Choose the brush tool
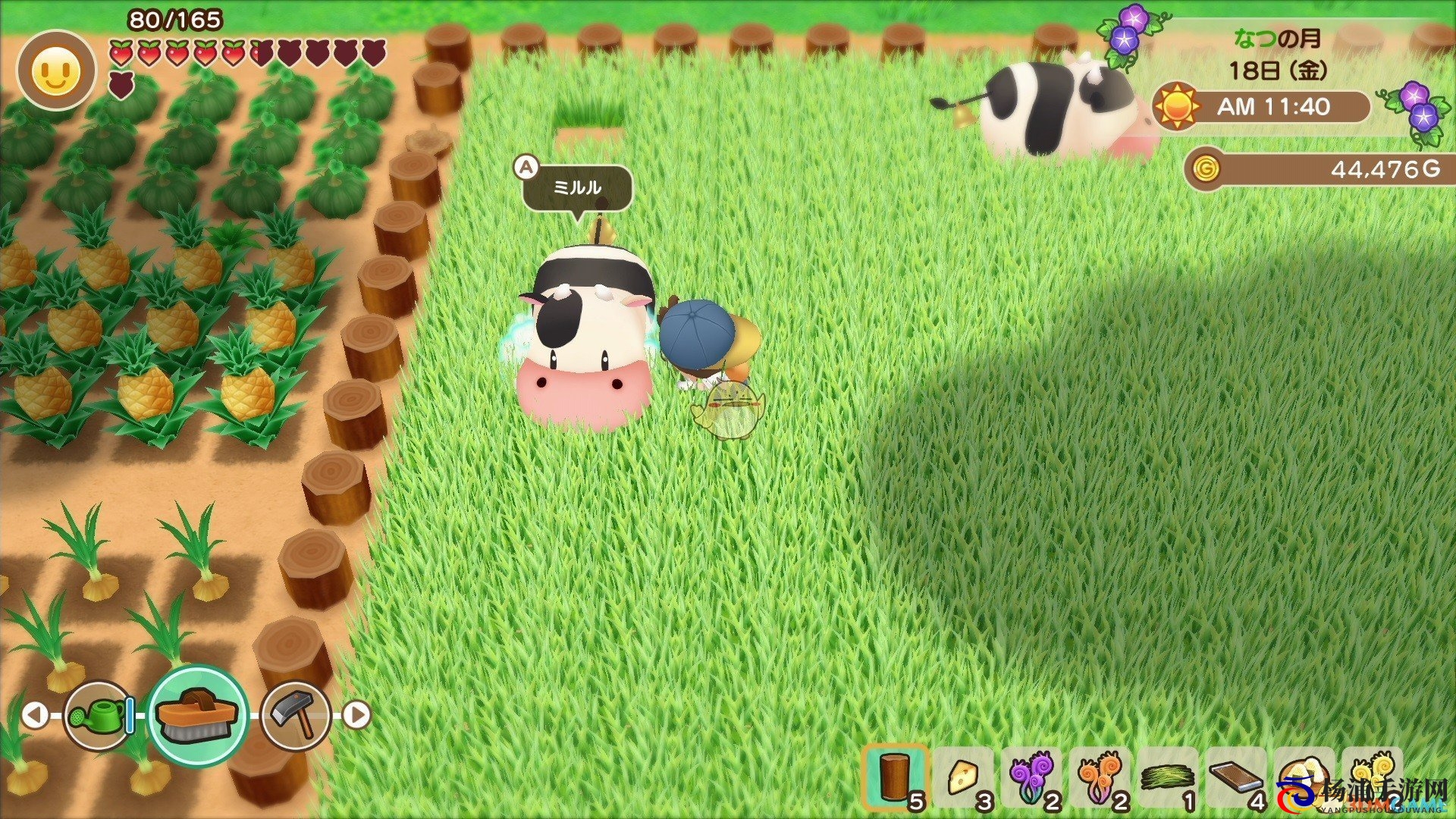The image size is (1456, 819). tap(198, 714)
